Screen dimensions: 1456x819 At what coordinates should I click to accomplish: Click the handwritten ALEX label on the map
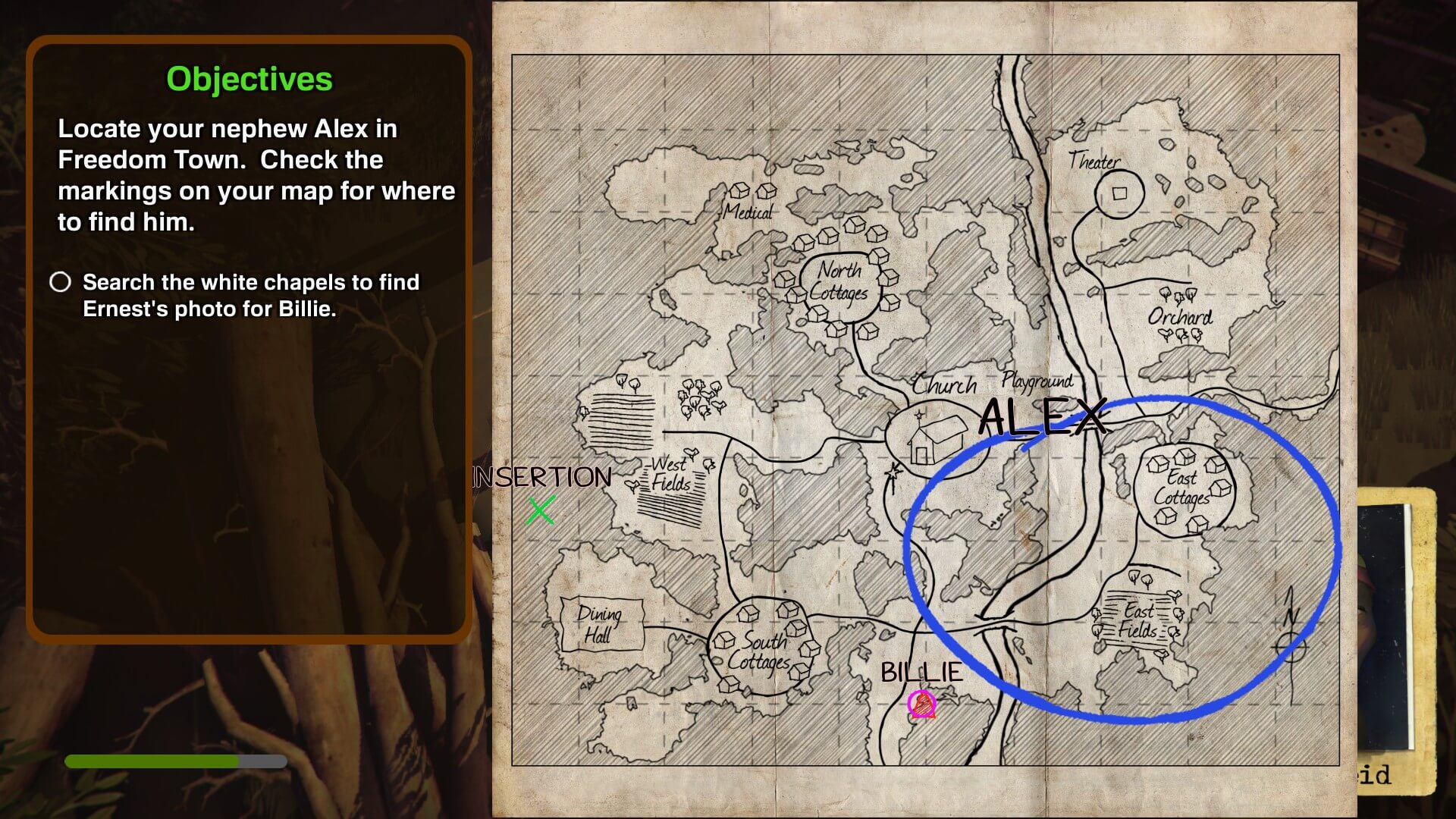coord(1042,418)
